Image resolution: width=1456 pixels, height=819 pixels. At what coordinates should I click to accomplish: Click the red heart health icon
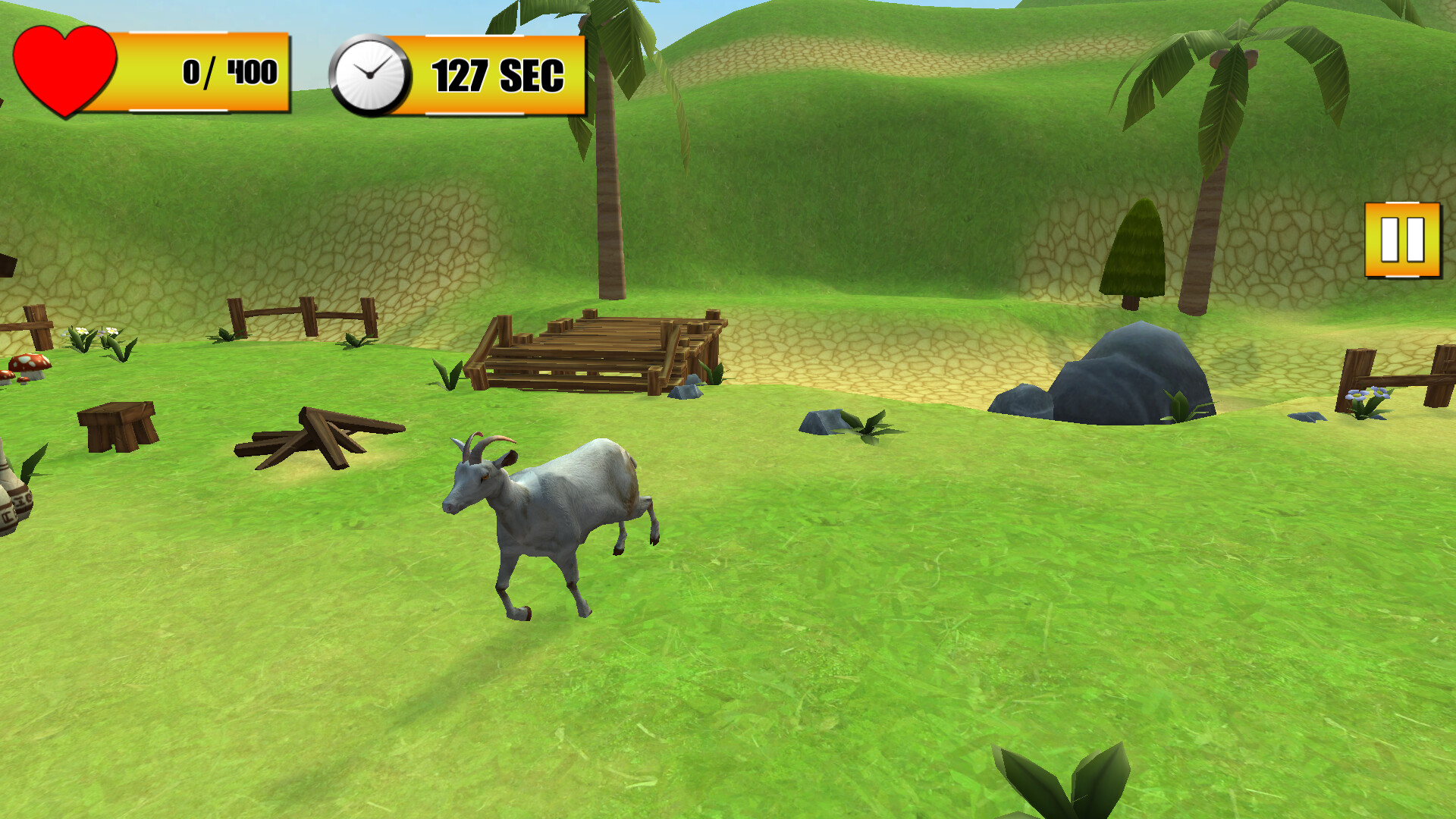[64, 68]
